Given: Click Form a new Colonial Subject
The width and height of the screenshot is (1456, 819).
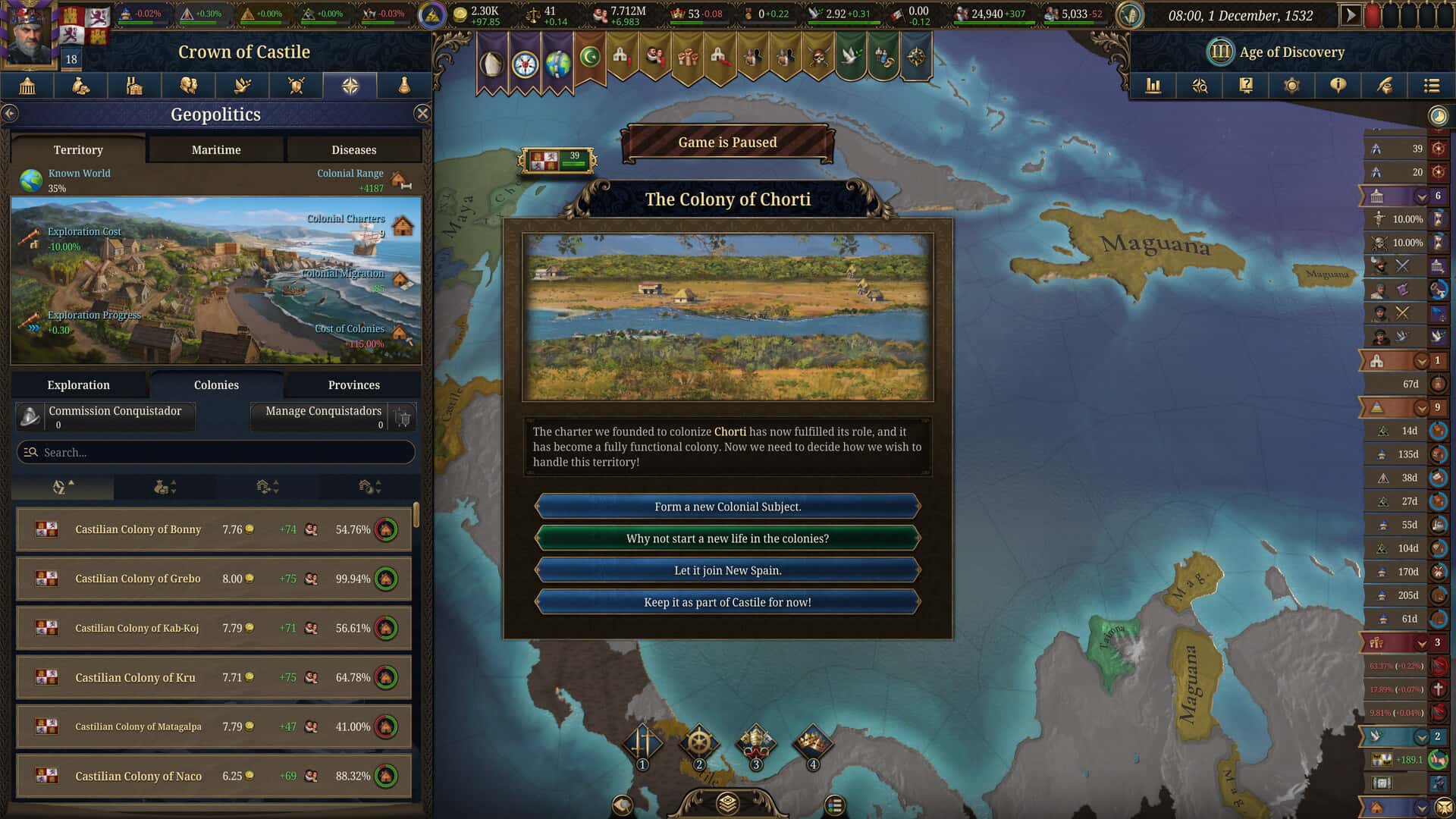Looking at the screenshot, I should point(727,506).
